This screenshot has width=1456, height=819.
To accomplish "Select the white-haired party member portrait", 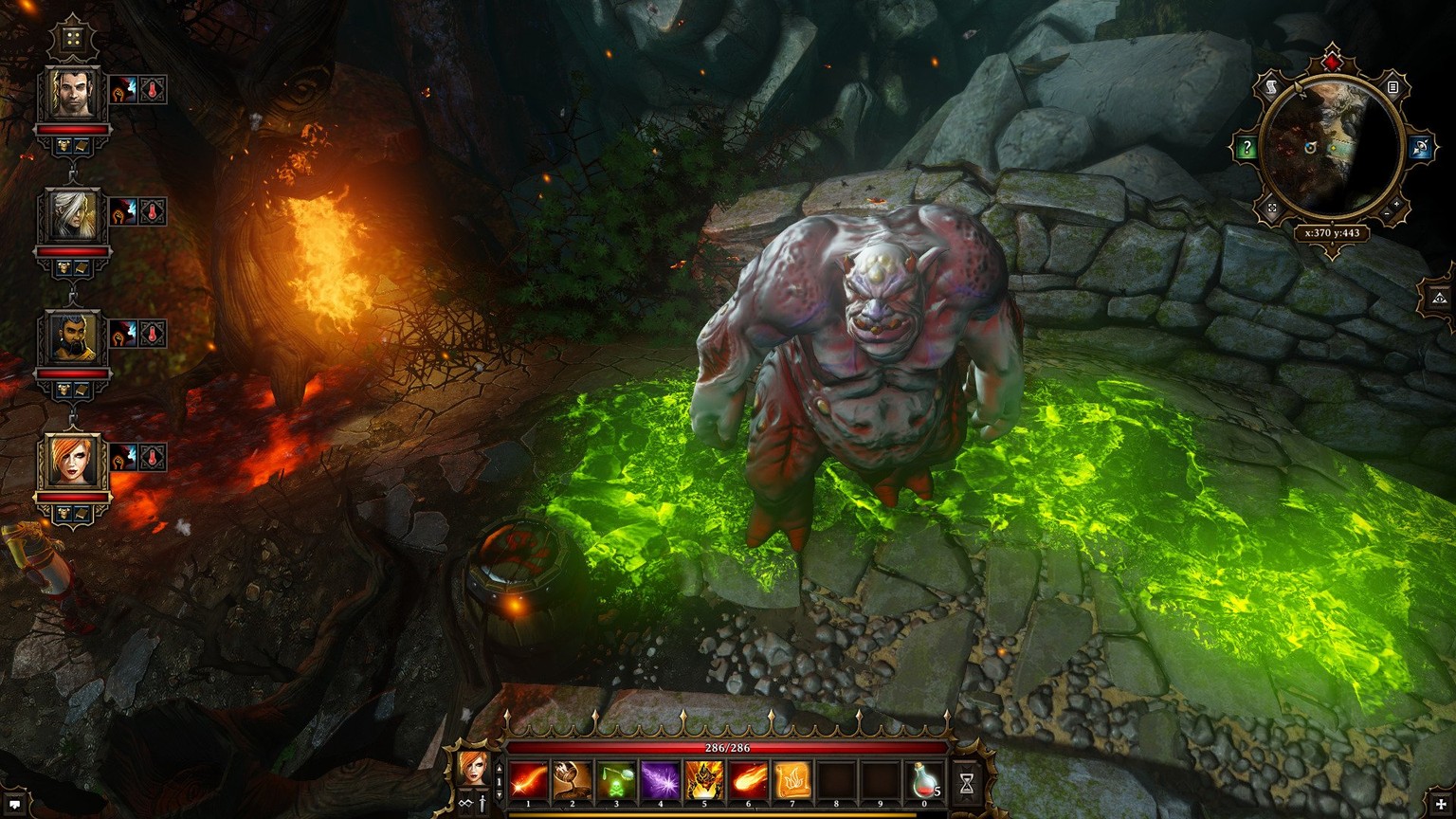I will [73, 215].
